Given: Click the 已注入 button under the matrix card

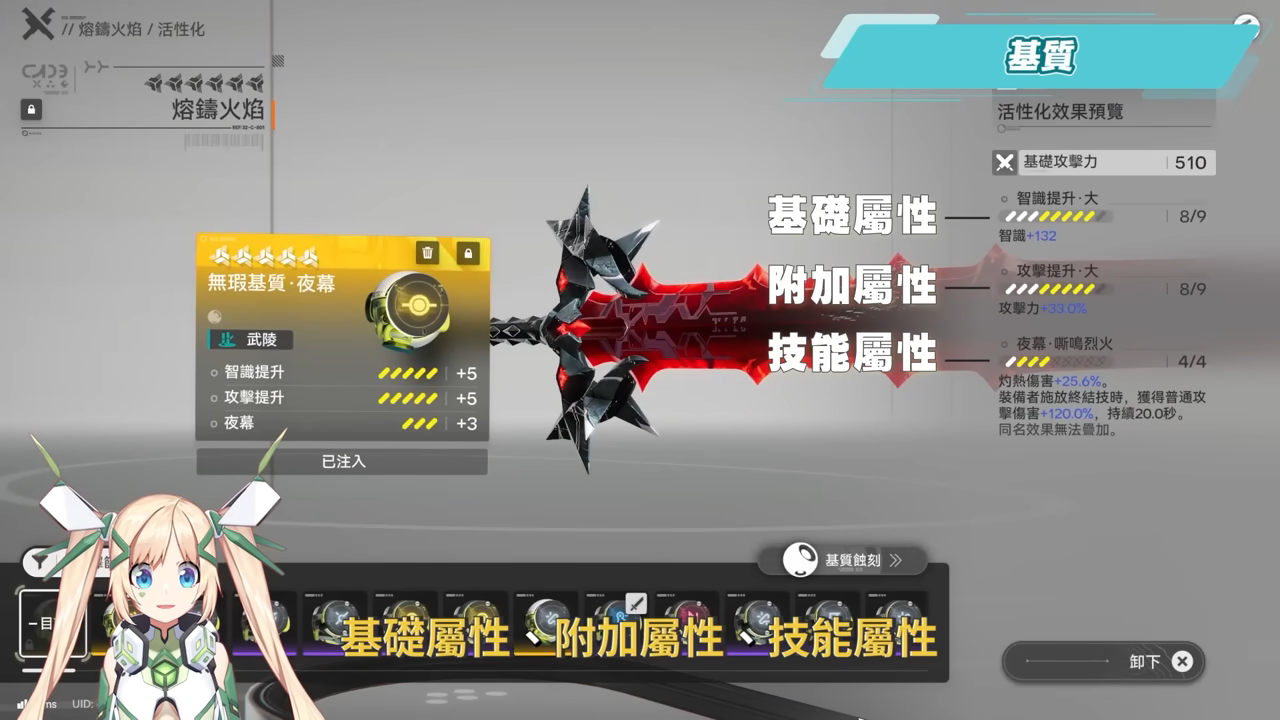Looking at the screenshot, I should pos(342,462).
